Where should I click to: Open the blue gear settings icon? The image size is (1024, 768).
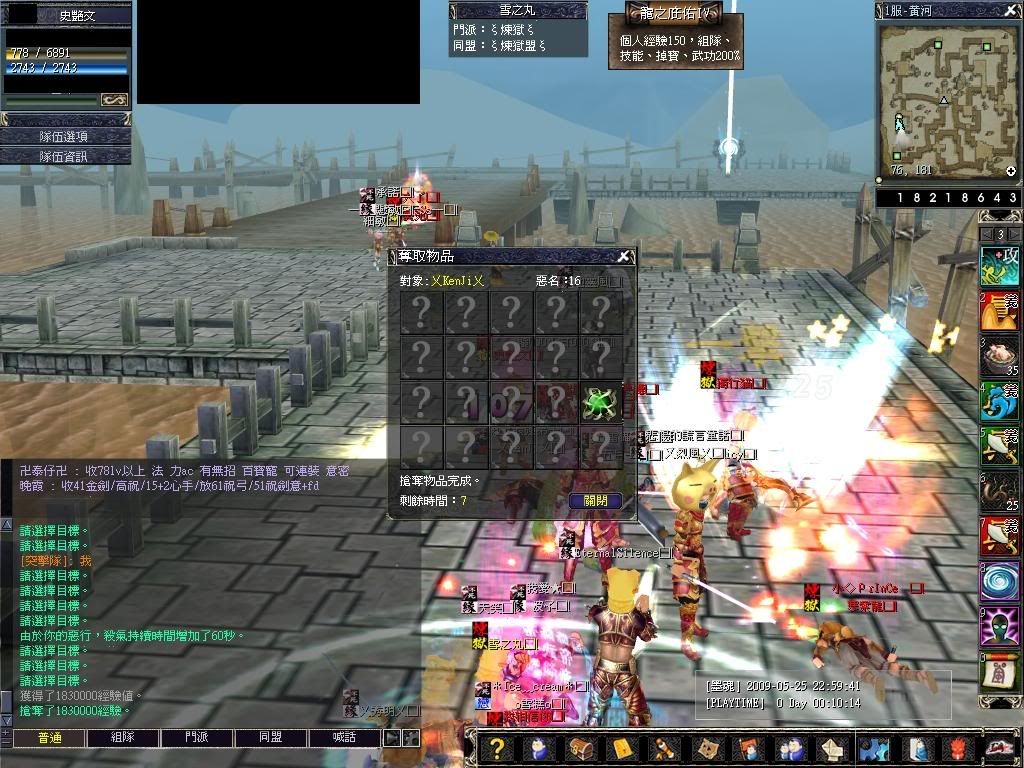click(x=874, y=749)
